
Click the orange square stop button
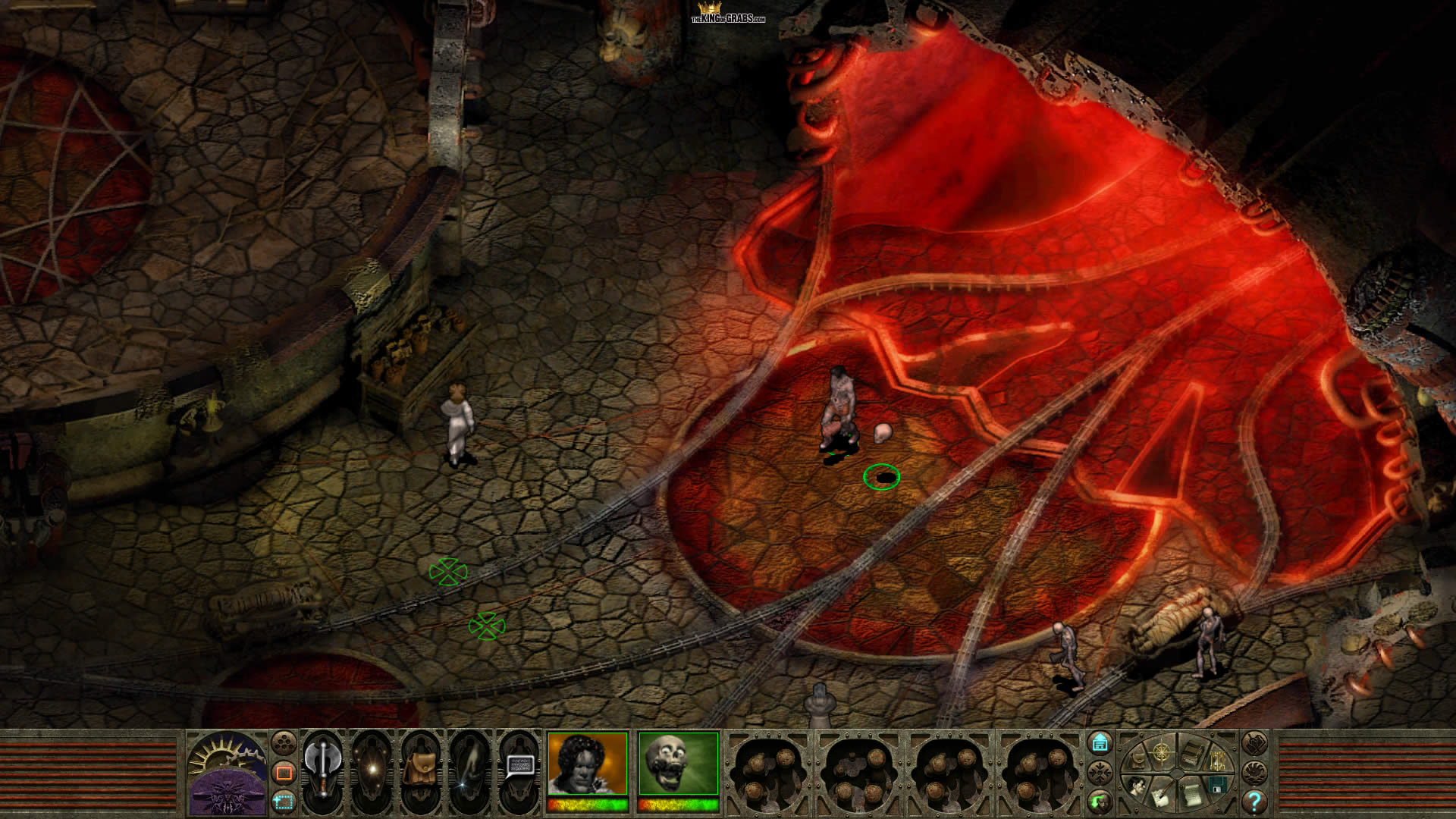click(x=284, y=772)
